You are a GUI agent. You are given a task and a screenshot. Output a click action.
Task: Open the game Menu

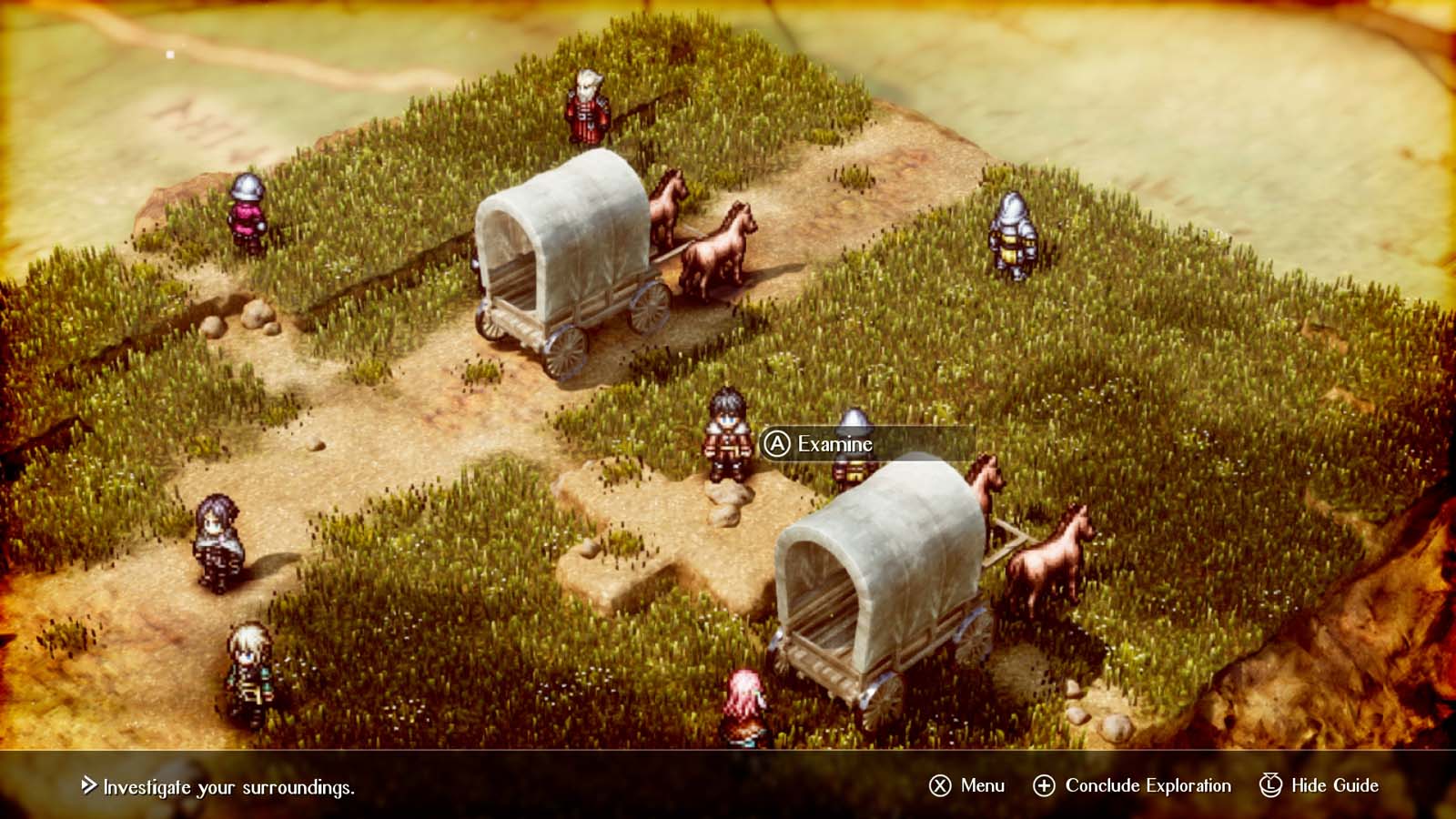(983, 784)
